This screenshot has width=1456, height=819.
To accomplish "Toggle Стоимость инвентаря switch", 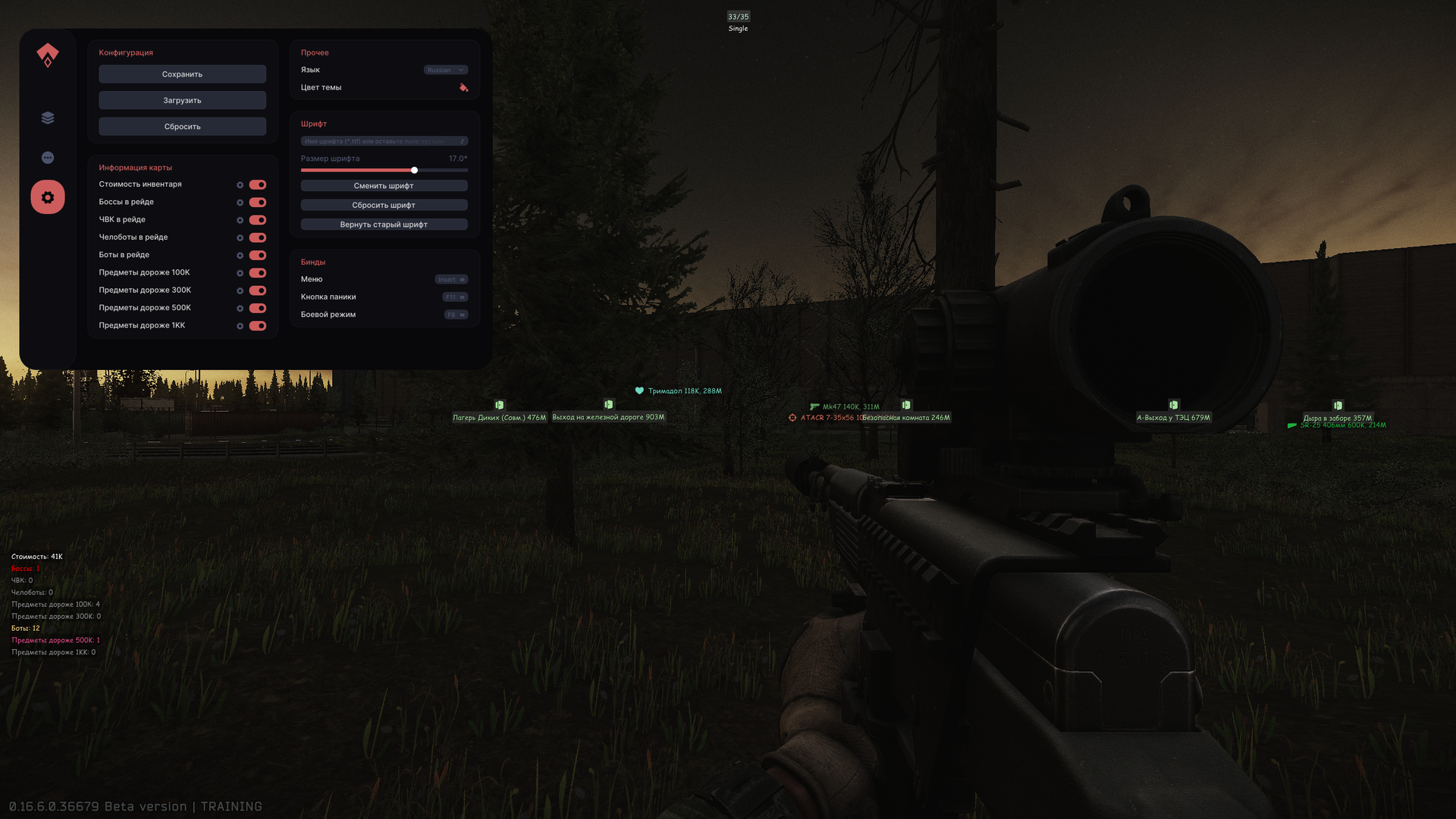I will pyautogui.click(x=258, y=185).
